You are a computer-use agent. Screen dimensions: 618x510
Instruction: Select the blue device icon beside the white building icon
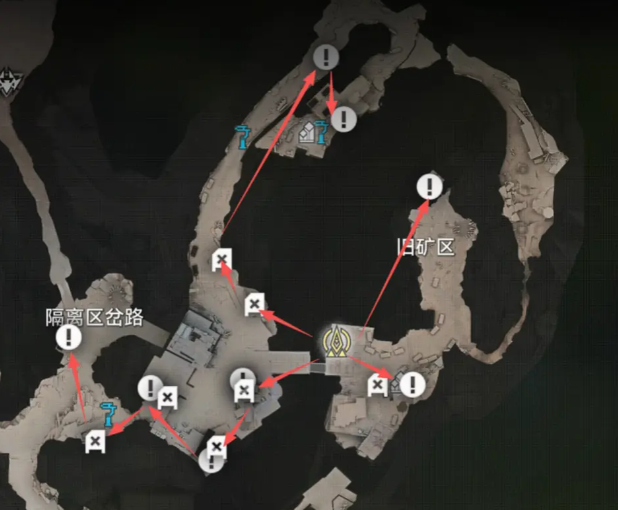(x=320, y=131)
